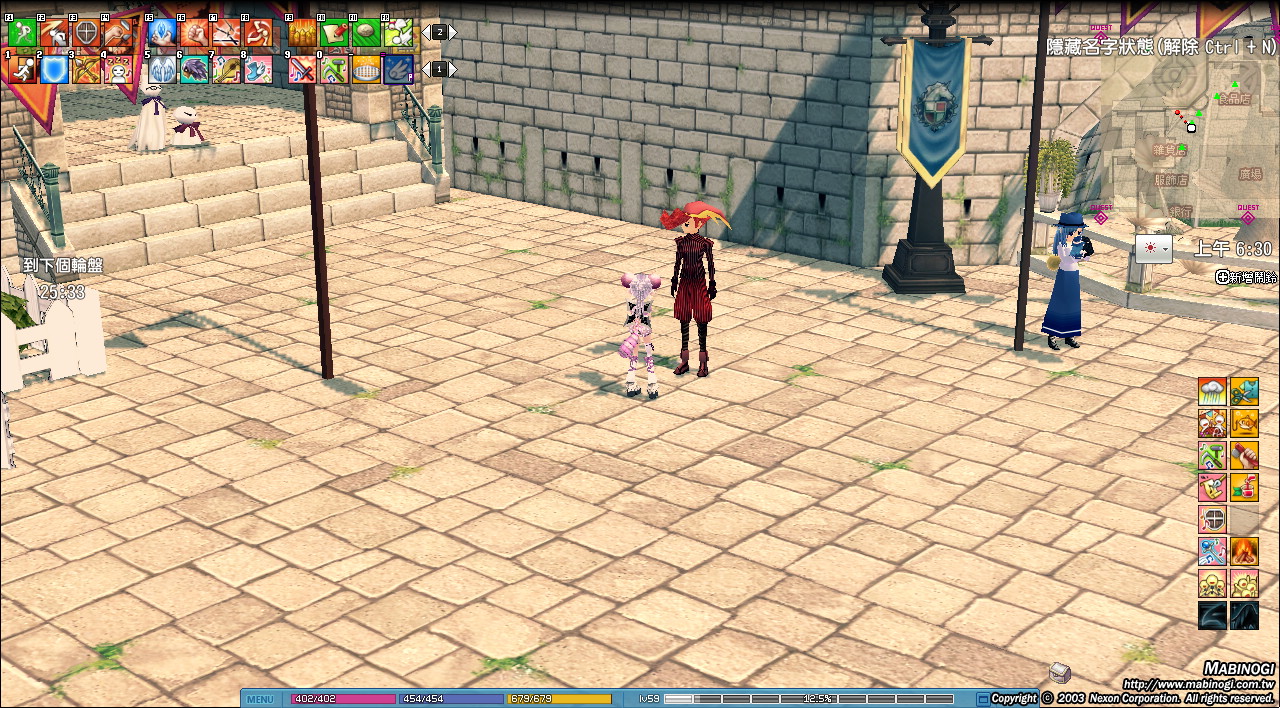1280x708 pixels.
Task: Activate the rain cloud skill icon
Action: click(1212, 391)
